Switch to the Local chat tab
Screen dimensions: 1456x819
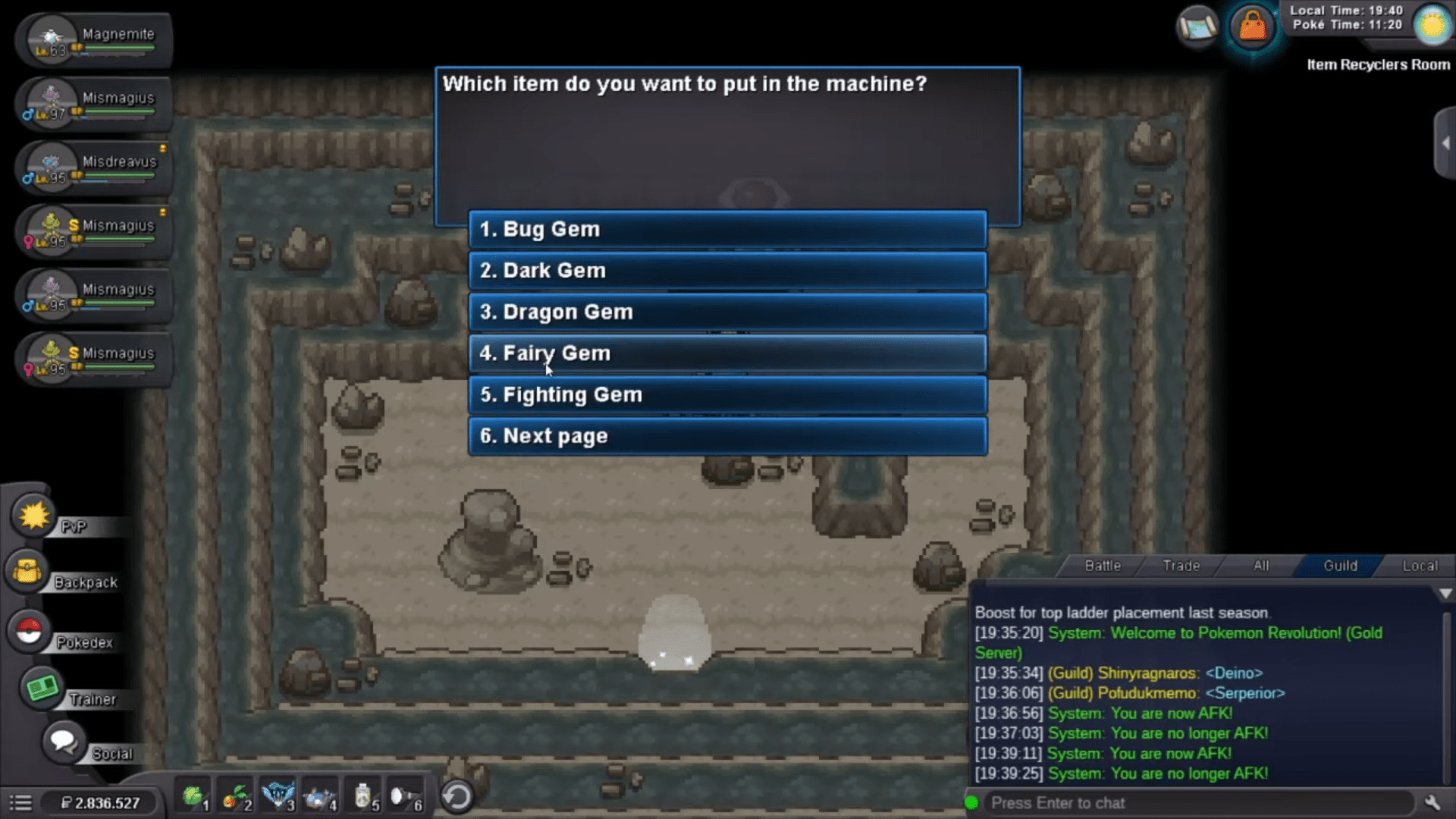pyautogui.click(x=1419, y=566)
